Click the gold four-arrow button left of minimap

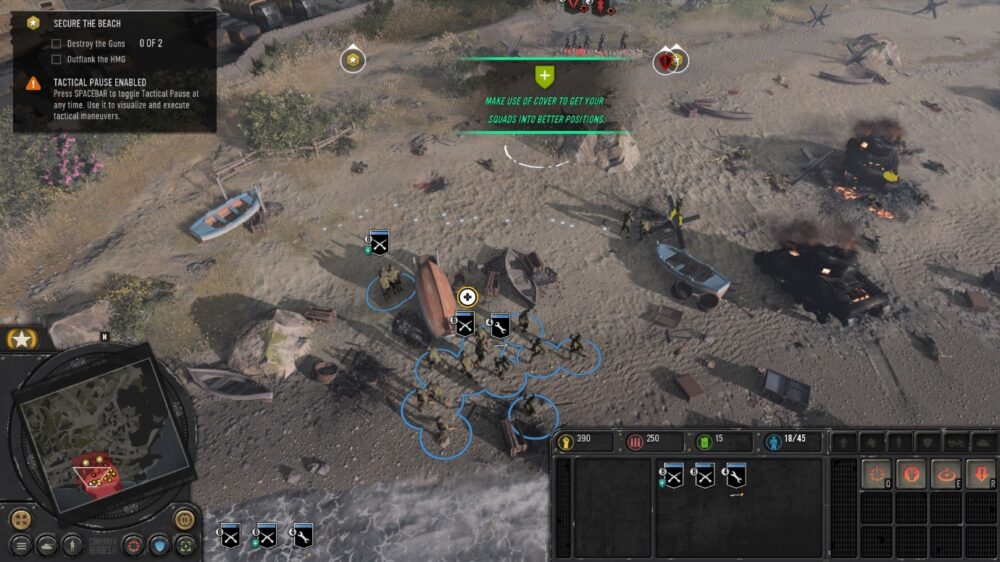pos(21,519)
